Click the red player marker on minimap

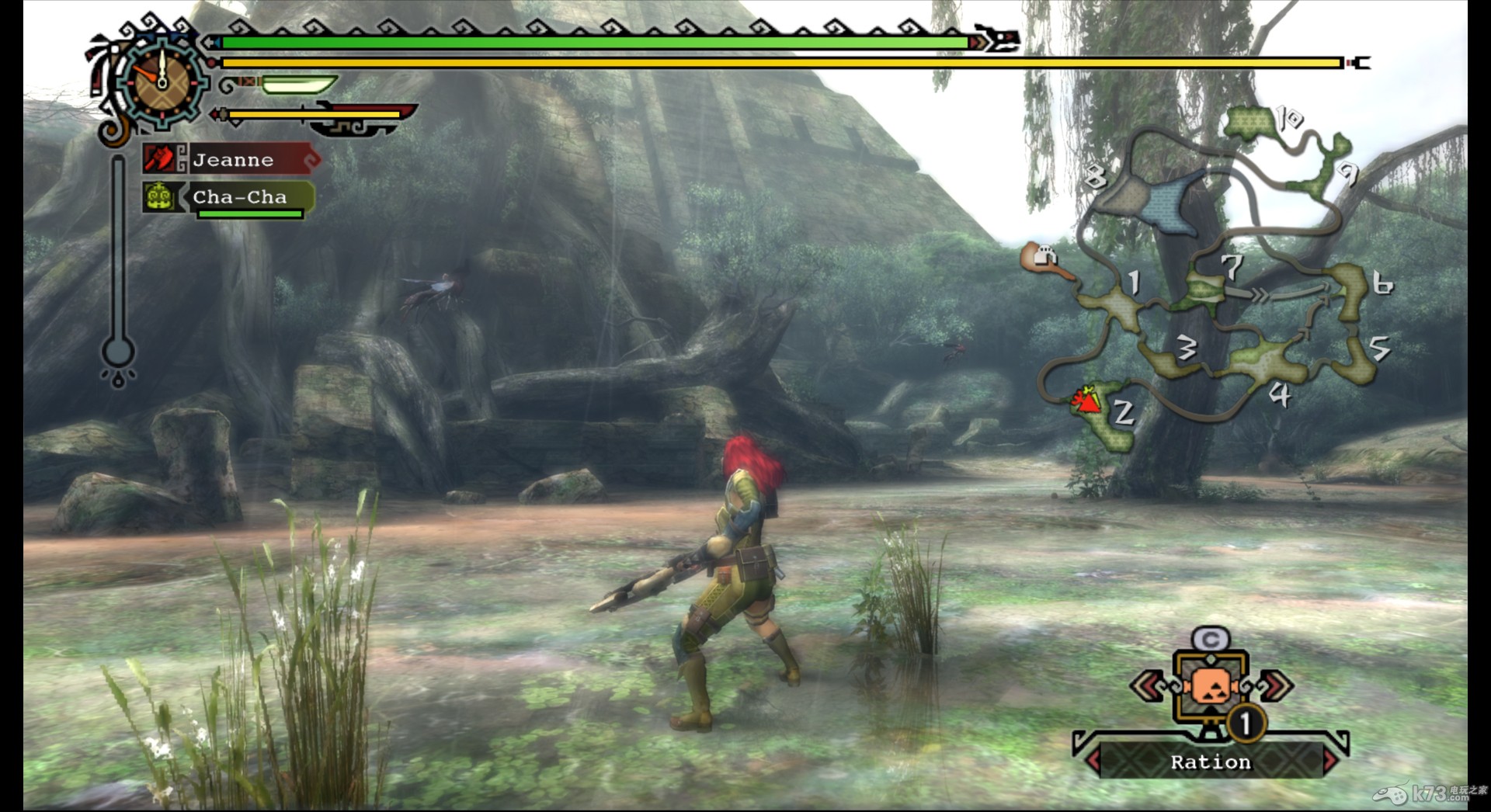pyautogui.click(x=1086, y=401)
